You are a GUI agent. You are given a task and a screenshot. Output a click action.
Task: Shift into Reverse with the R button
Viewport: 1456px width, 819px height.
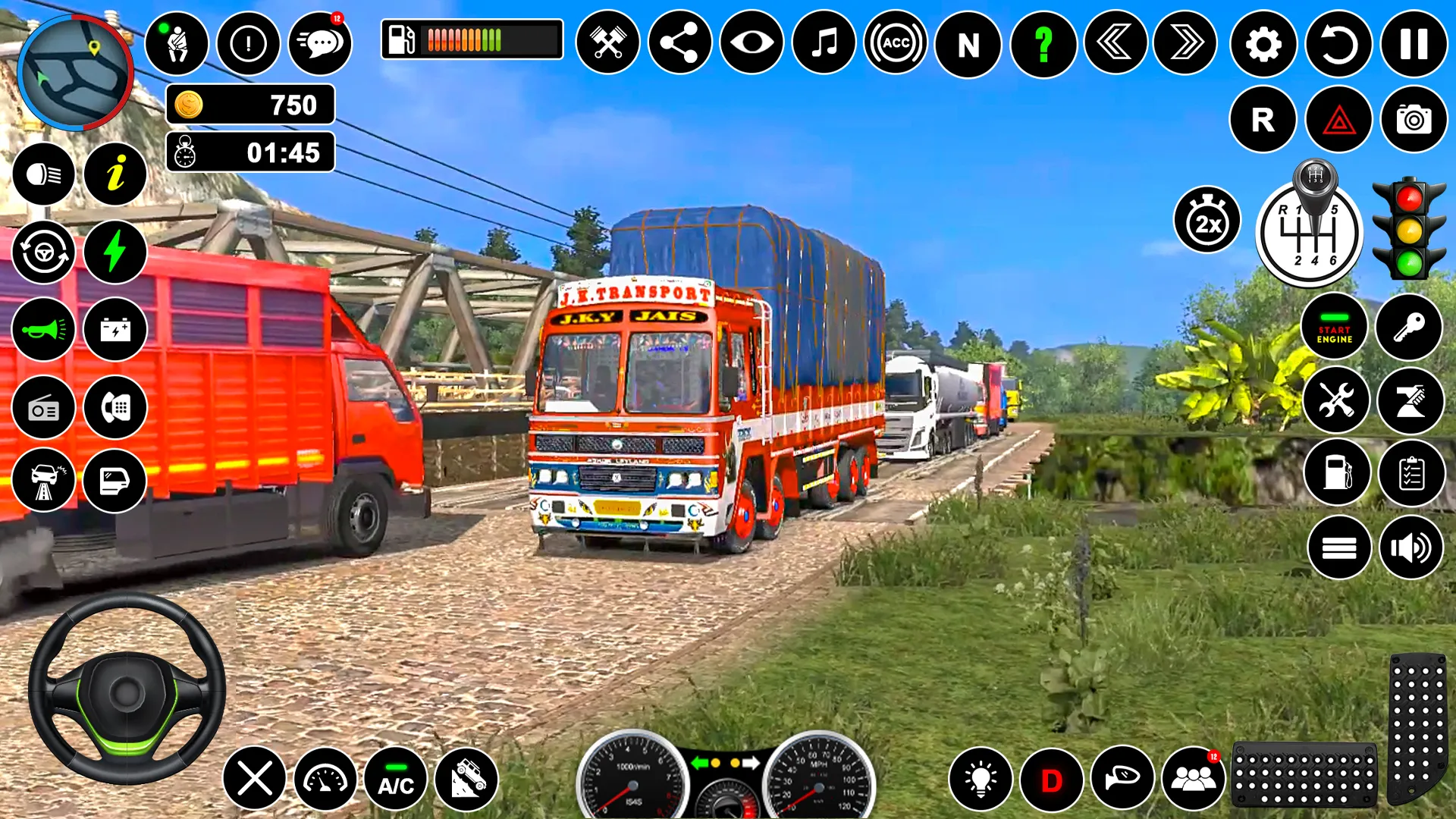(1262, 119)
